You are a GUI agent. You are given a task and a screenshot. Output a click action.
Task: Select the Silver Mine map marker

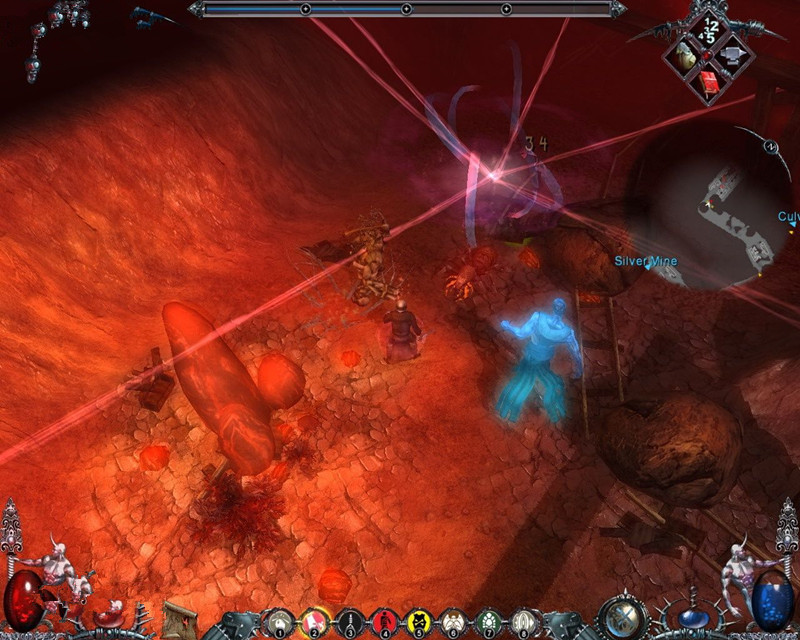647,262
